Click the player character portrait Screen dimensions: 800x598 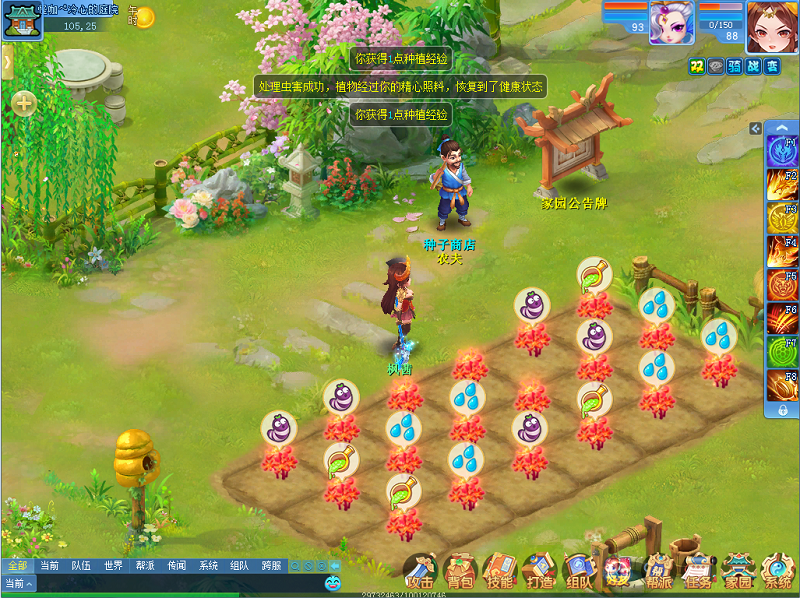[770, 26]
